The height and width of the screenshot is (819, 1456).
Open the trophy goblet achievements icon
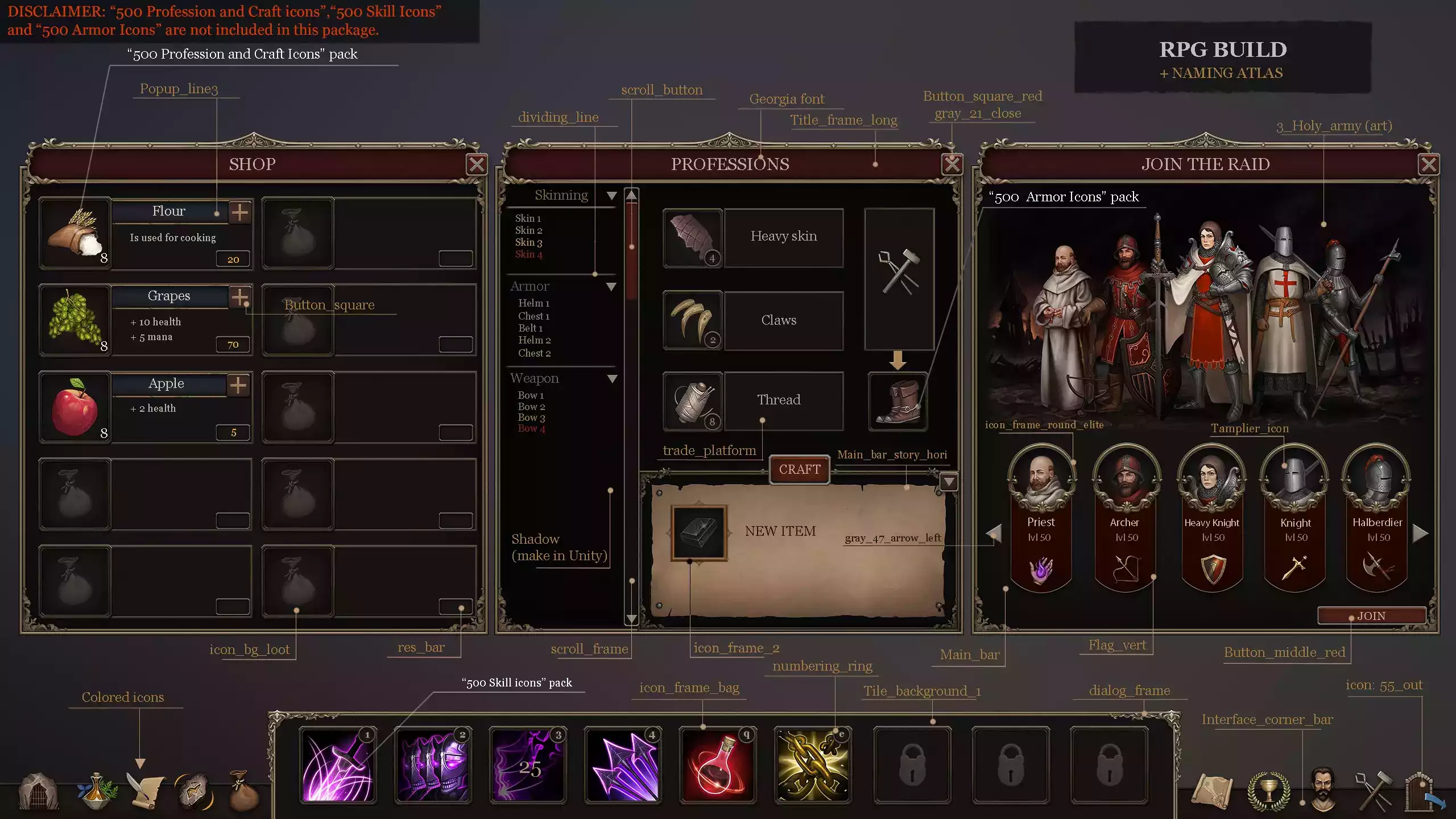(1268, 791)
